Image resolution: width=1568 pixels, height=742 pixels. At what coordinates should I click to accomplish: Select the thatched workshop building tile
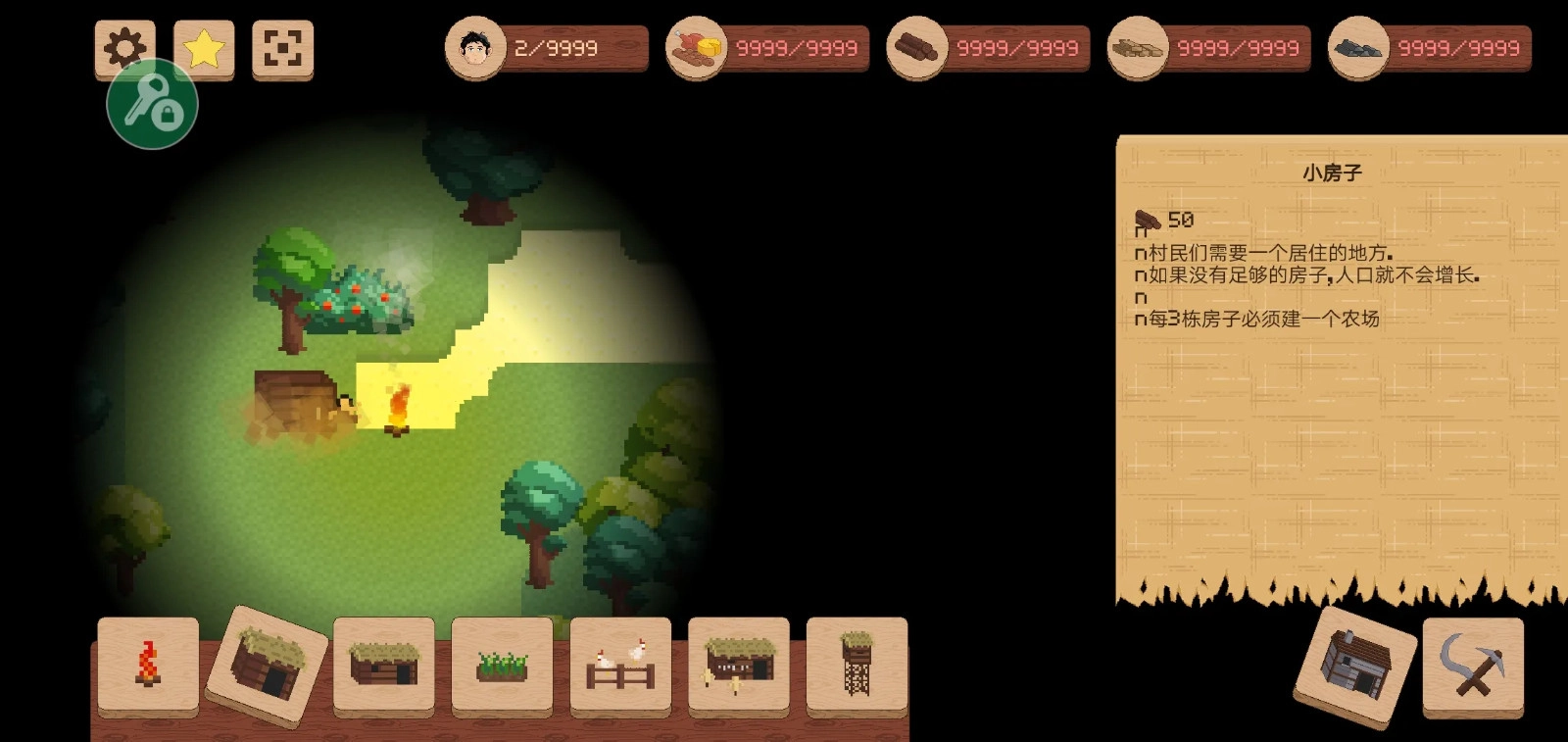(x=739, y=664)
